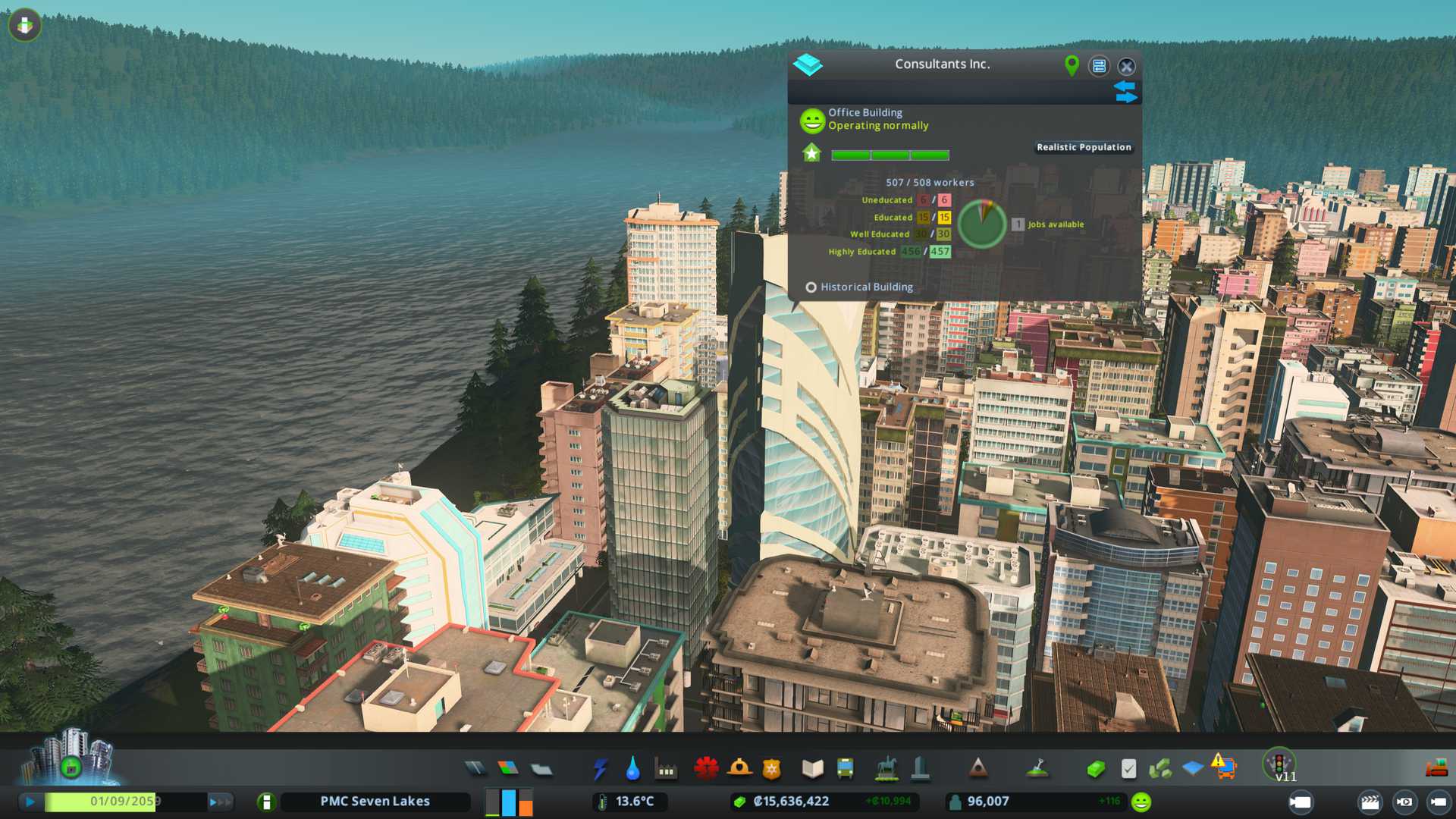Click the blue swap arrows icon
Screen dimensions: 1456x819
coord(1125,92)
